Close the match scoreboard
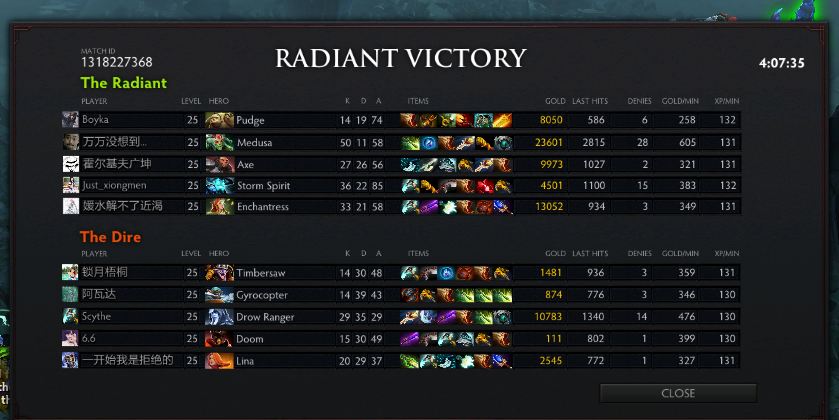The height and width of the screenshot is (420, 839). click(677, 393)
